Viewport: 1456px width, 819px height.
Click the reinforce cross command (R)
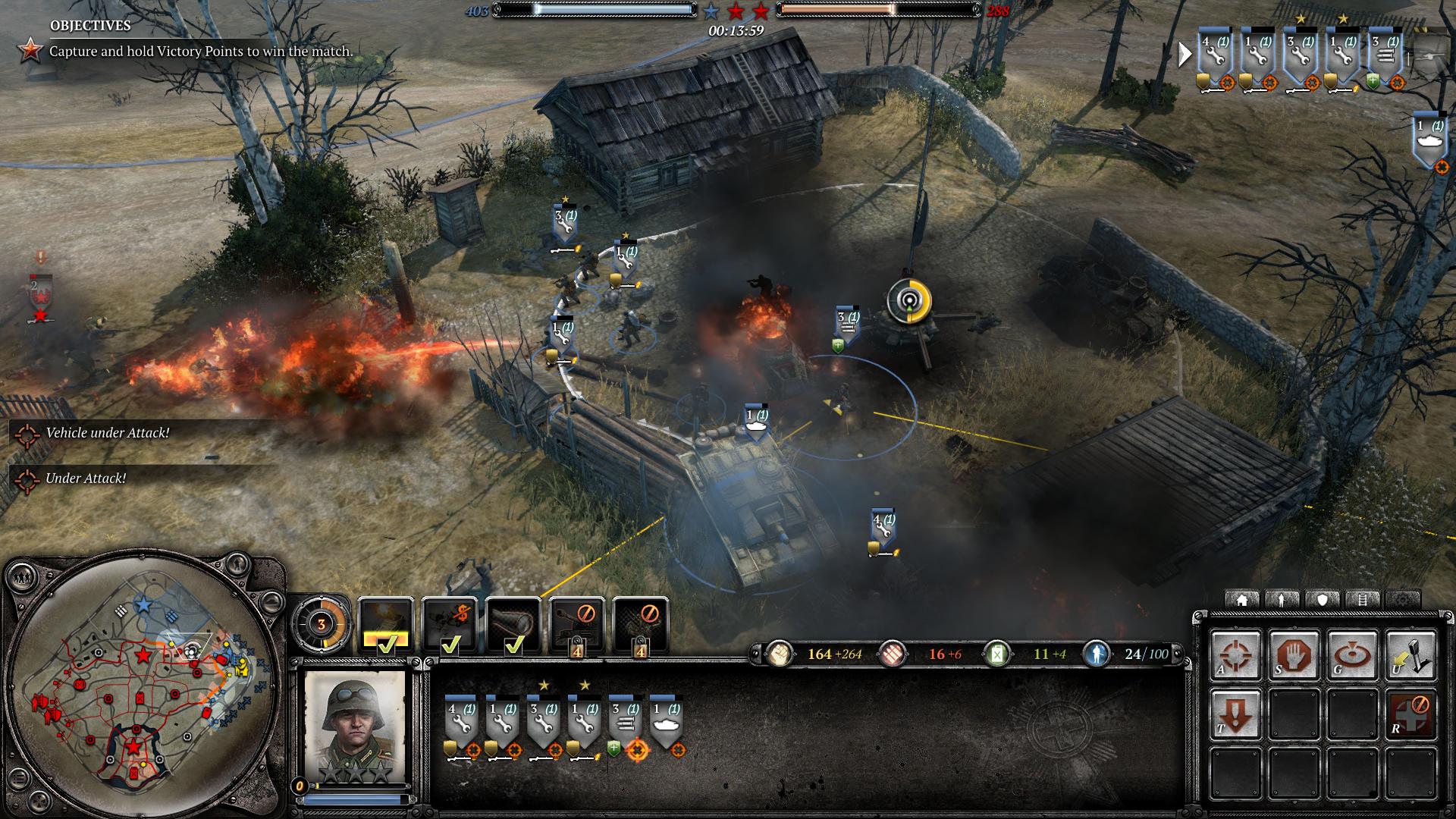click(1410, 714)
